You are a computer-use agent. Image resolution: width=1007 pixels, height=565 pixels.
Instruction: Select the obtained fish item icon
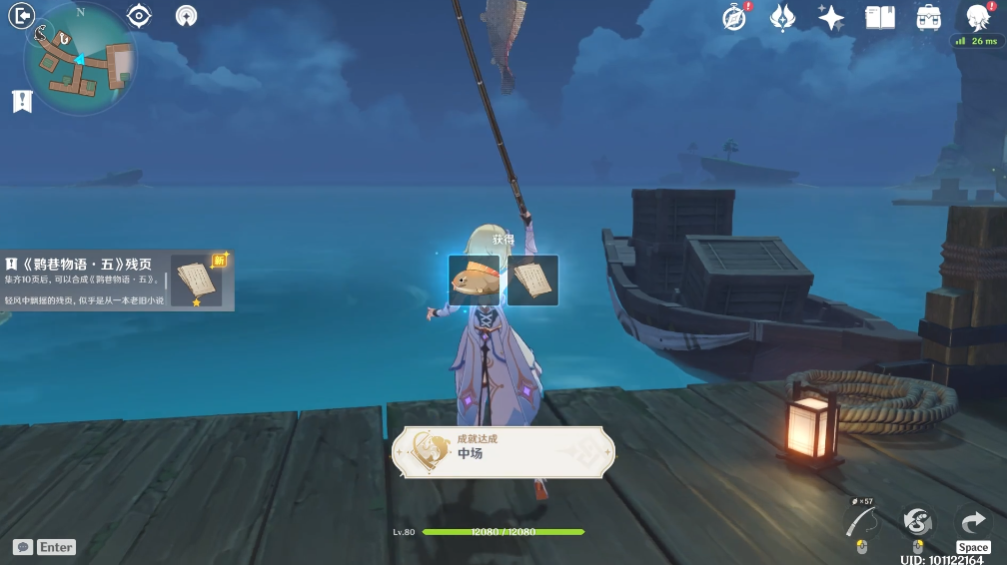point(474,280)
